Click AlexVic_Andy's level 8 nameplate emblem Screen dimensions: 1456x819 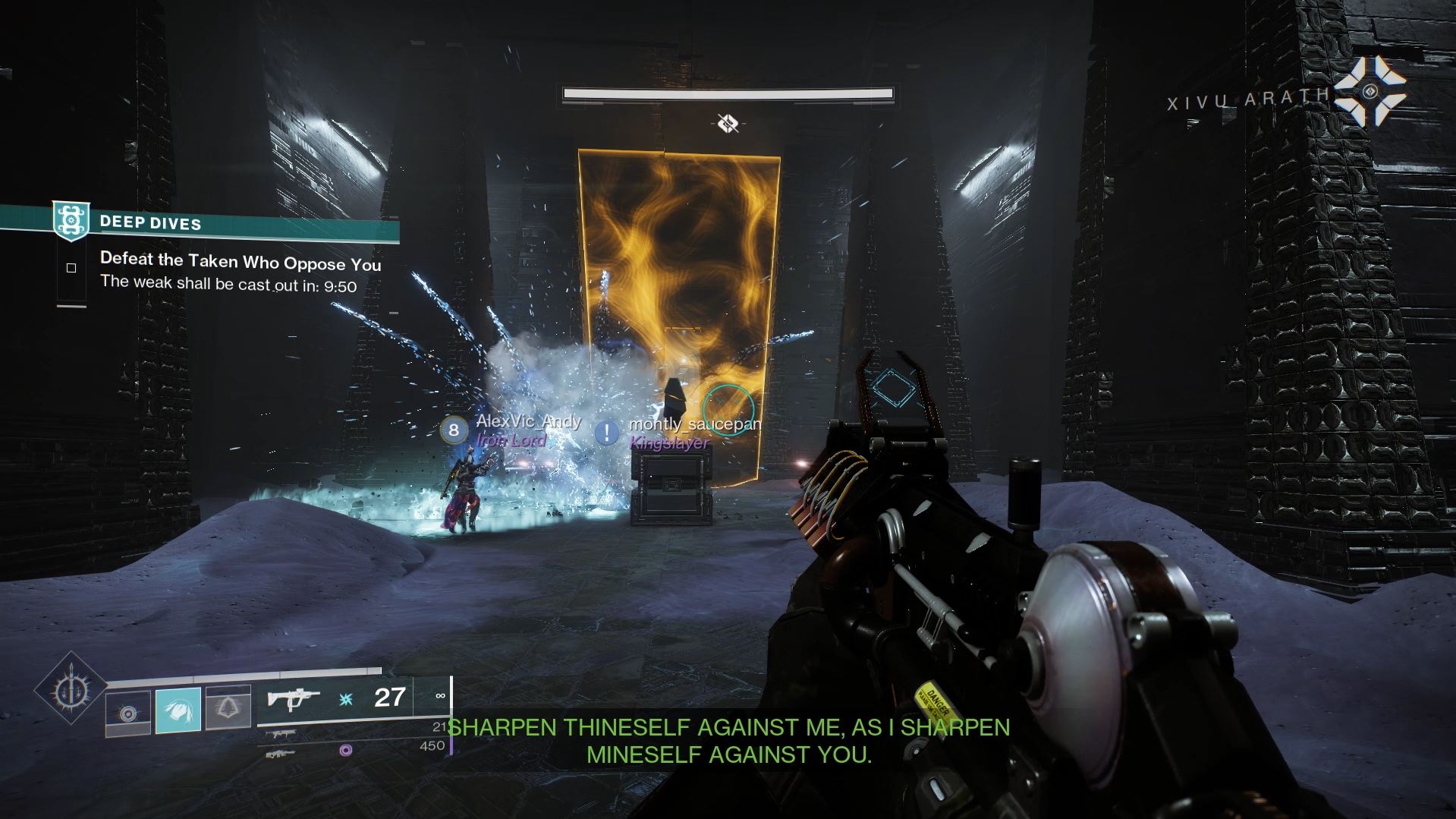[x=453, y=430]
